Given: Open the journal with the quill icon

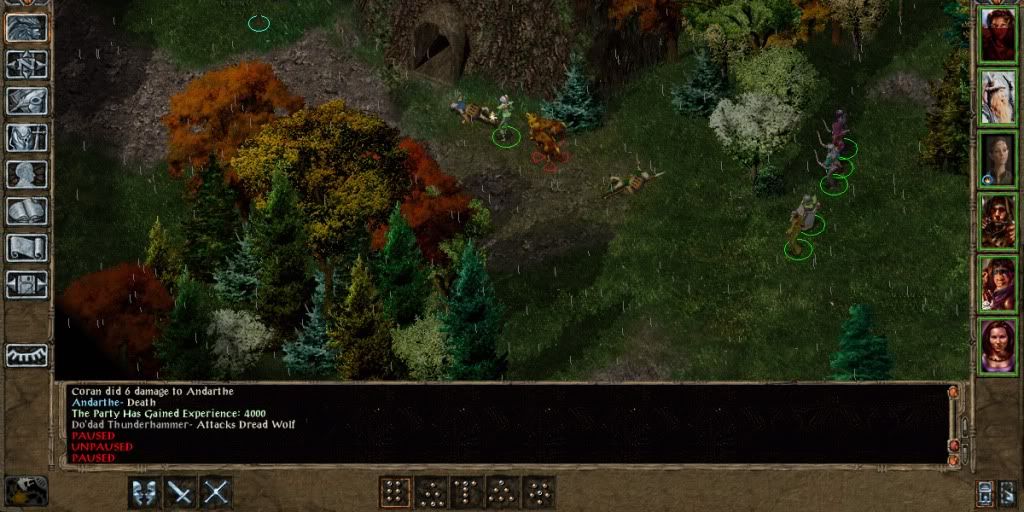Looking at the screenshot, I should click(x=27, y=101).
